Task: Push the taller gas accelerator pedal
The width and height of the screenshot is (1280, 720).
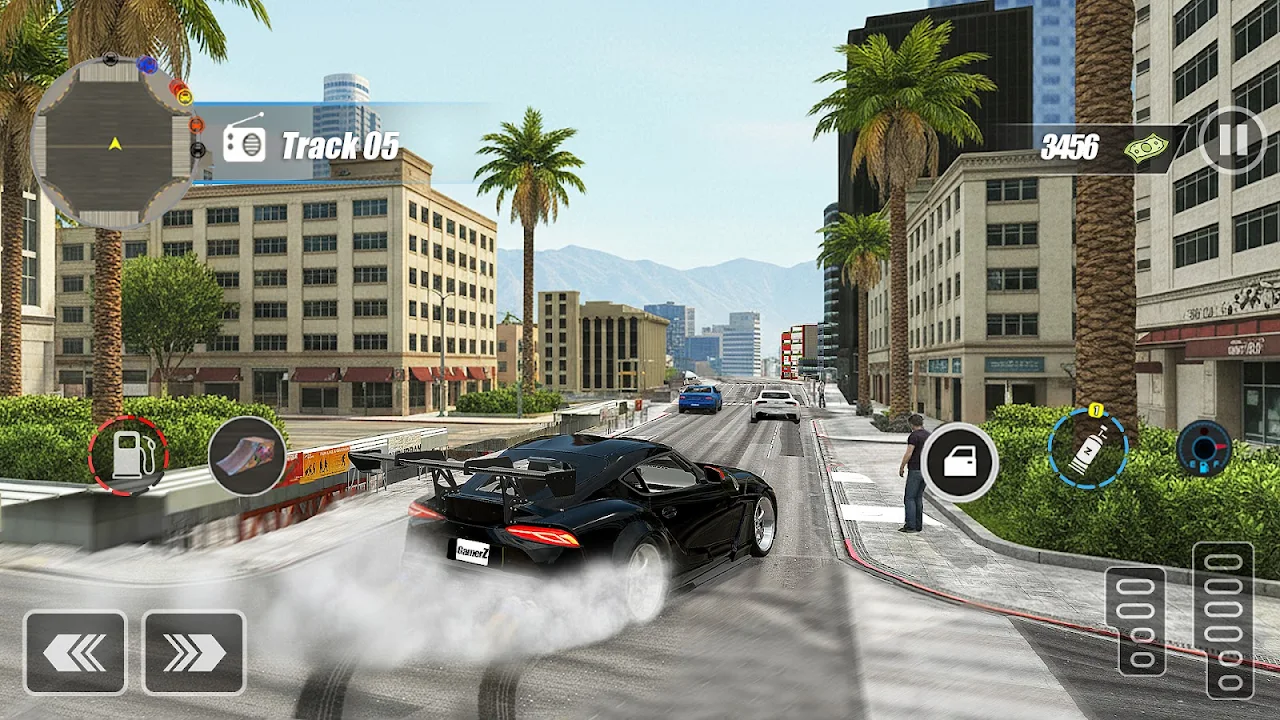Action: pos(1222,620)
